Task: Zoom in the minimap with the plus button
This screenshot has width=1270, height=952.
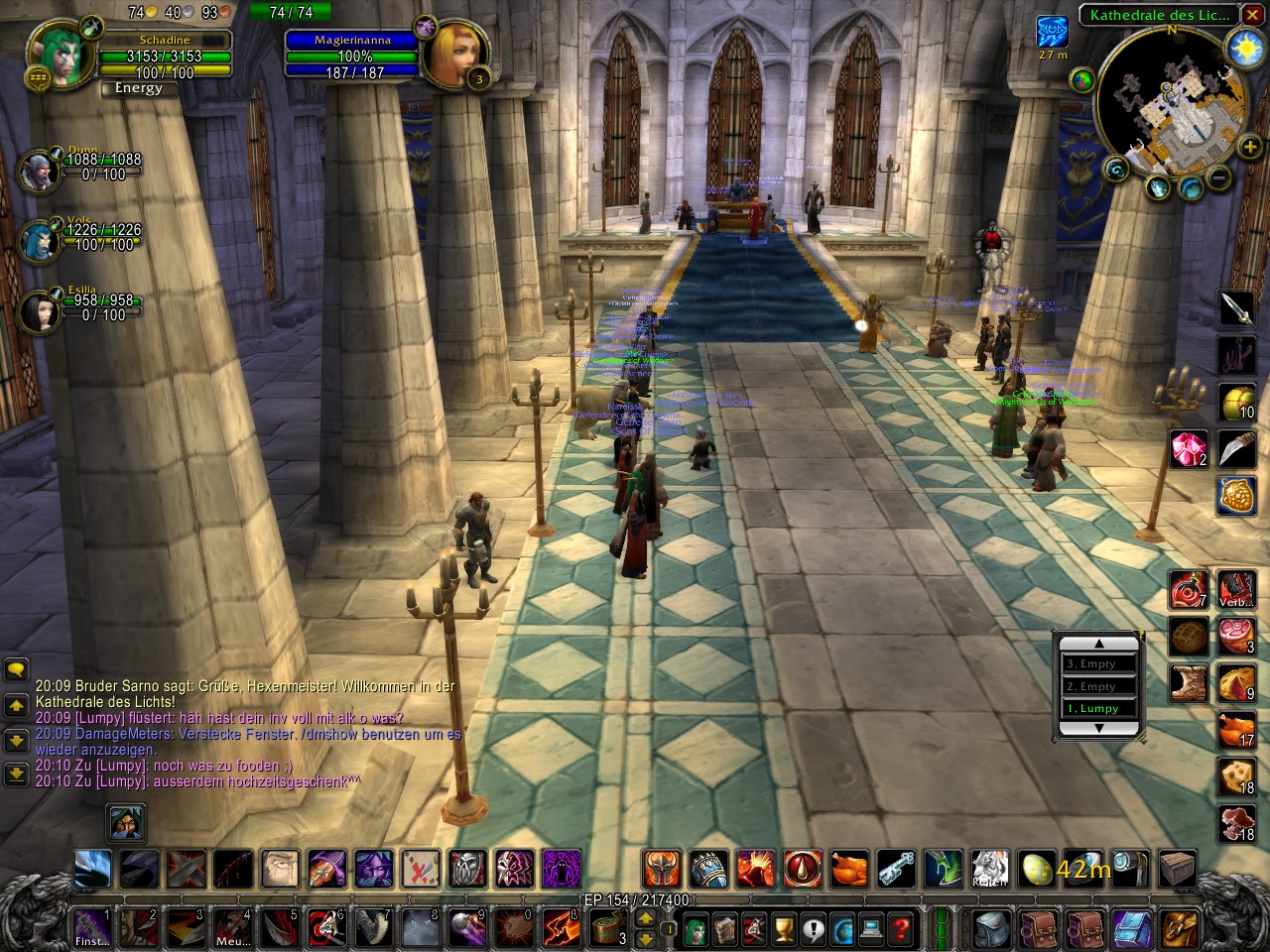Action: point(1248,146)
